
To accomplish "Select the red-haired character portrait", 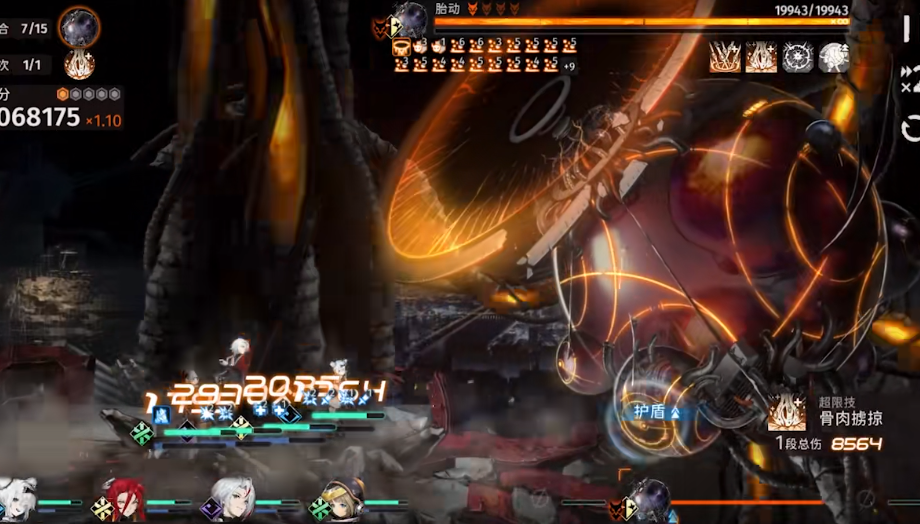I will [125, 497].
